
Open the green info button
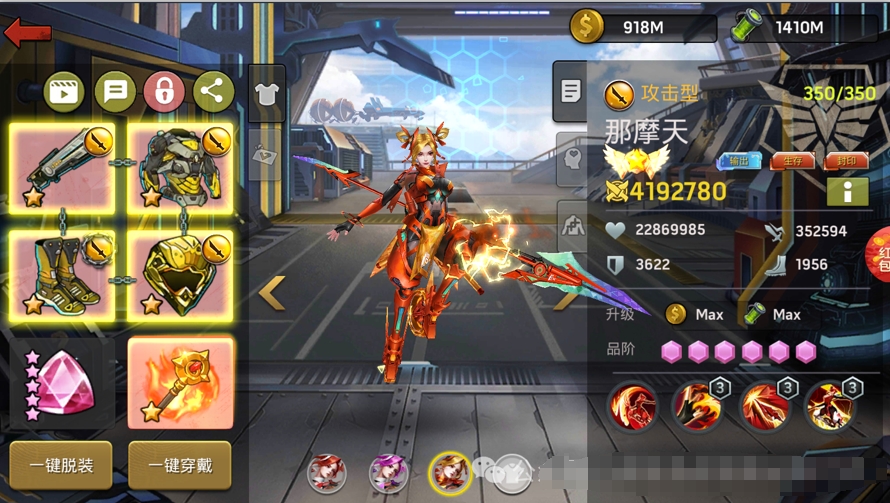click(847, 190)
